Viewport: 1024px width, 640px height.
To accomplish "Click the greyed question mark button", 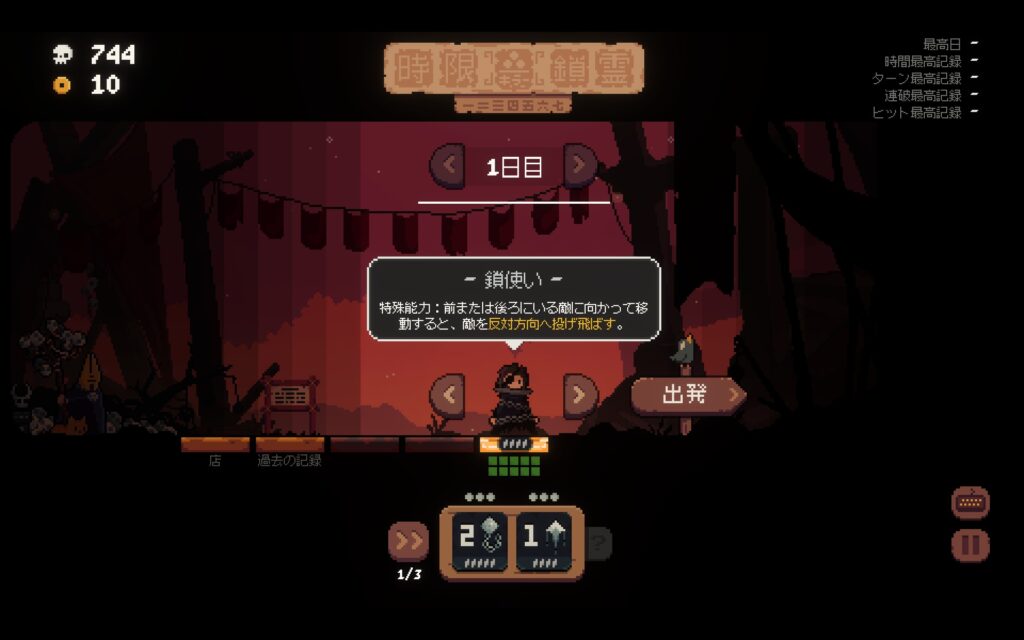I will (598, 543).
